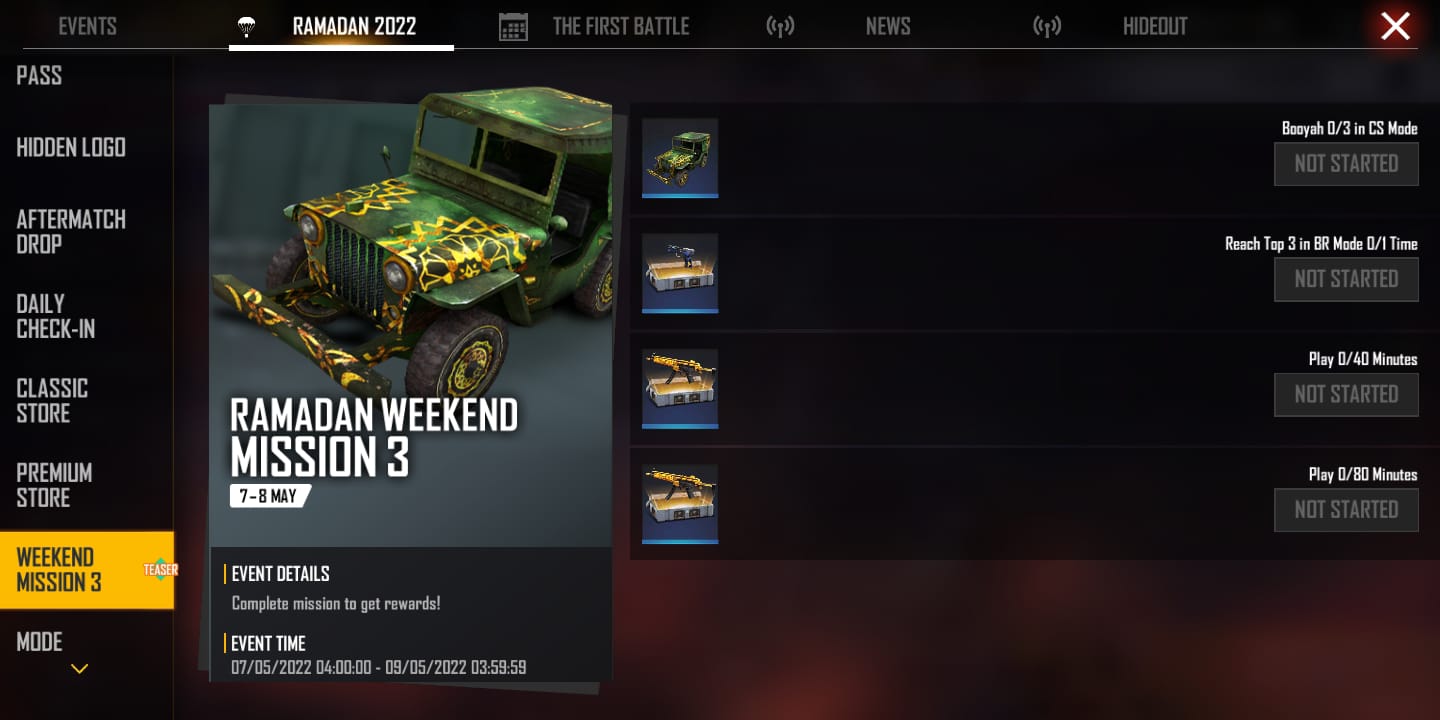The image size is (1440, 720).
Task: Close the Ramadan event window
Action: click(1395, 26)
